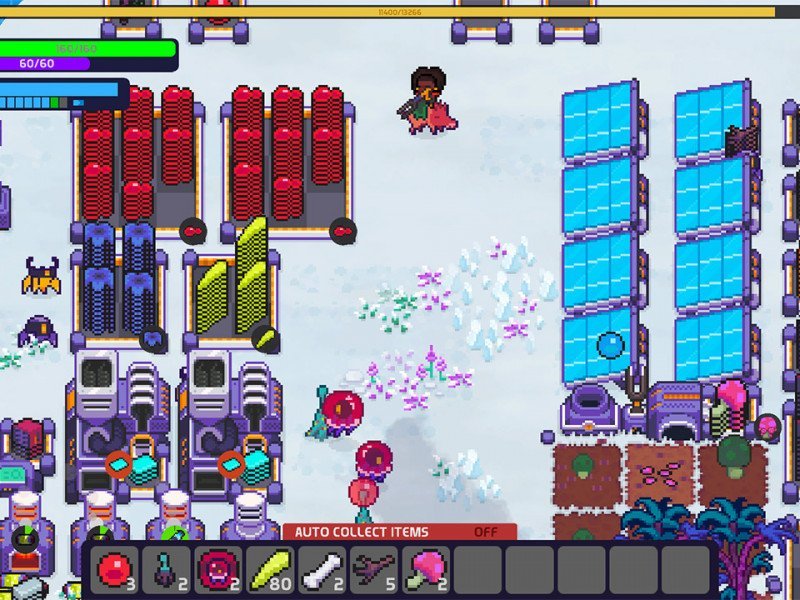Choose the dark sprout item slot
The height and width of the screenshot is (600, 800).
coord(167,571)
